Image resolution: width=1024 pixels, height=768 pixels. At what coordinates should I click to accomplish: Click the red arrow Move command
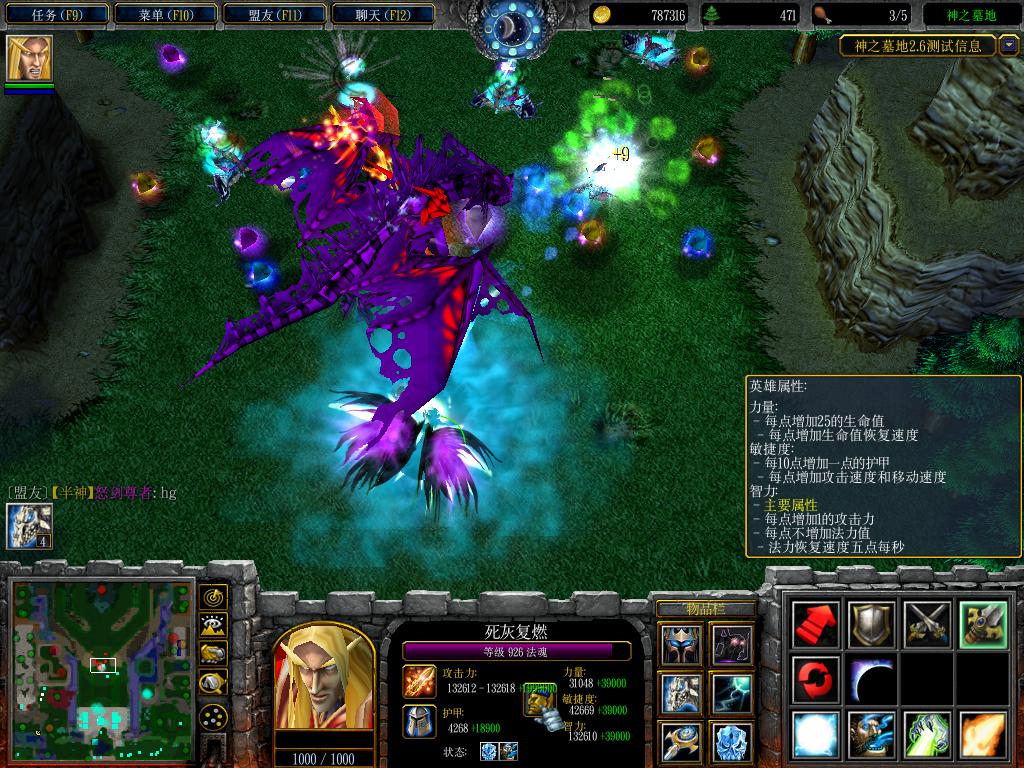(817, 625)
